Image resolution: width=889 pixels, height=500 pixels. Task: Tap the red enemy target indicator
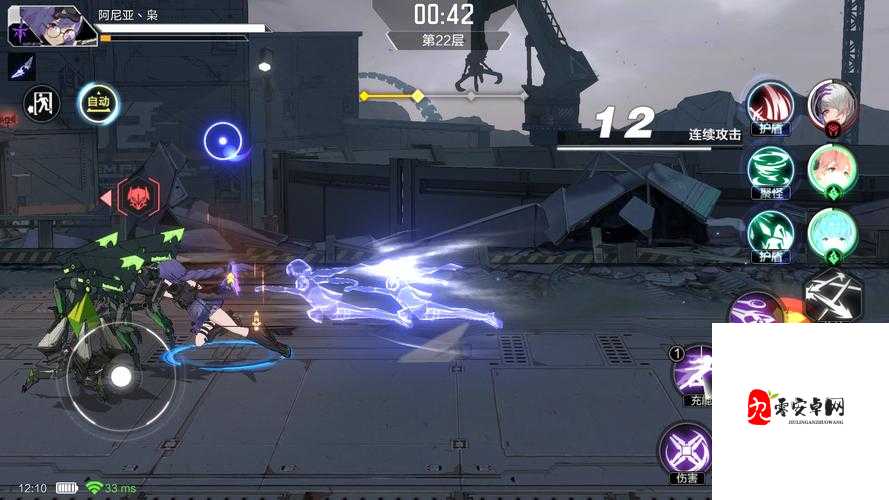[137, 197]
